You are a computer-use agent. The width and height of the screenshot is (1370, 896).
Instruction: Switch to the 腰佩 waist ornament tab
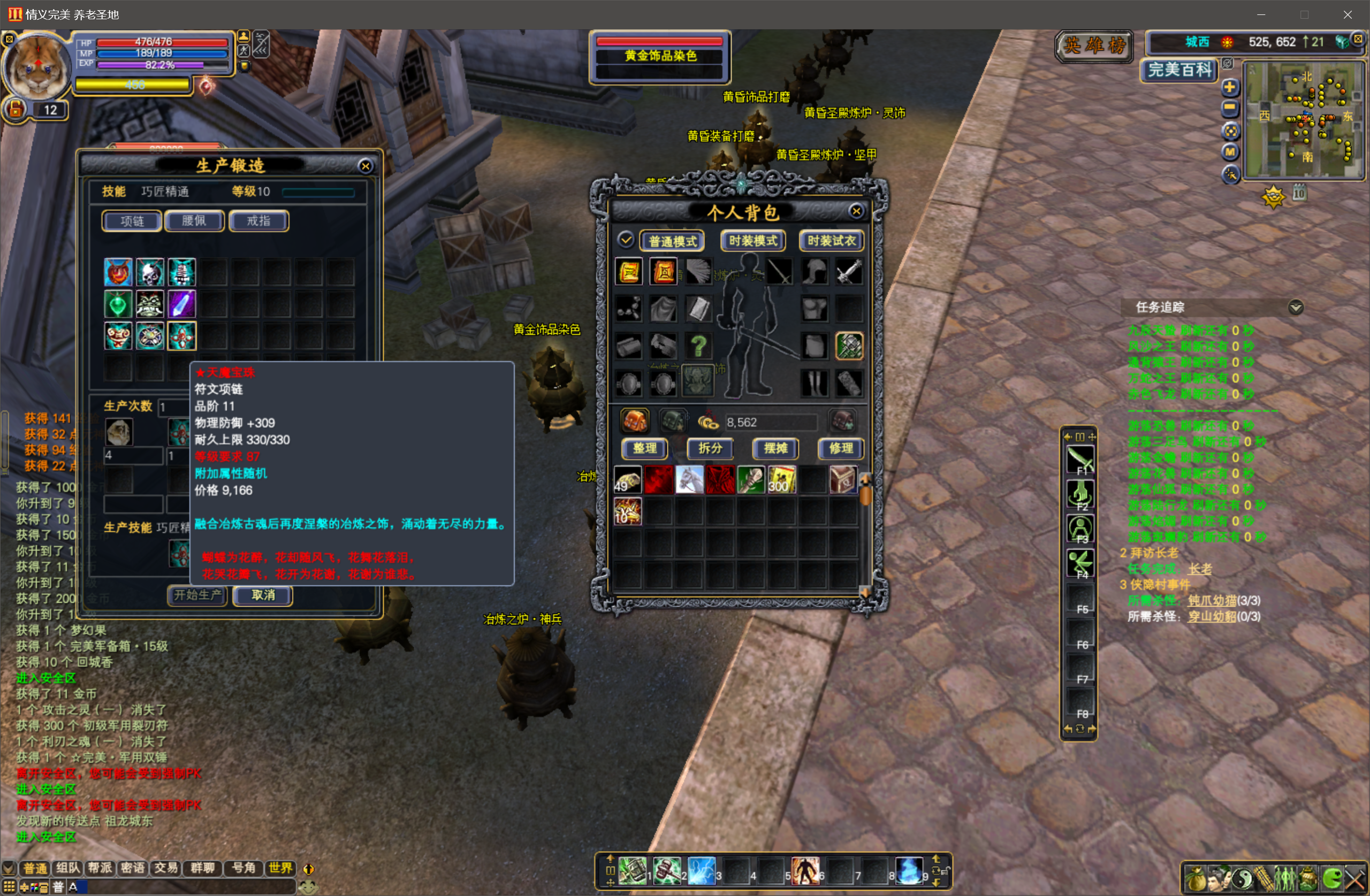click(194, 221)
